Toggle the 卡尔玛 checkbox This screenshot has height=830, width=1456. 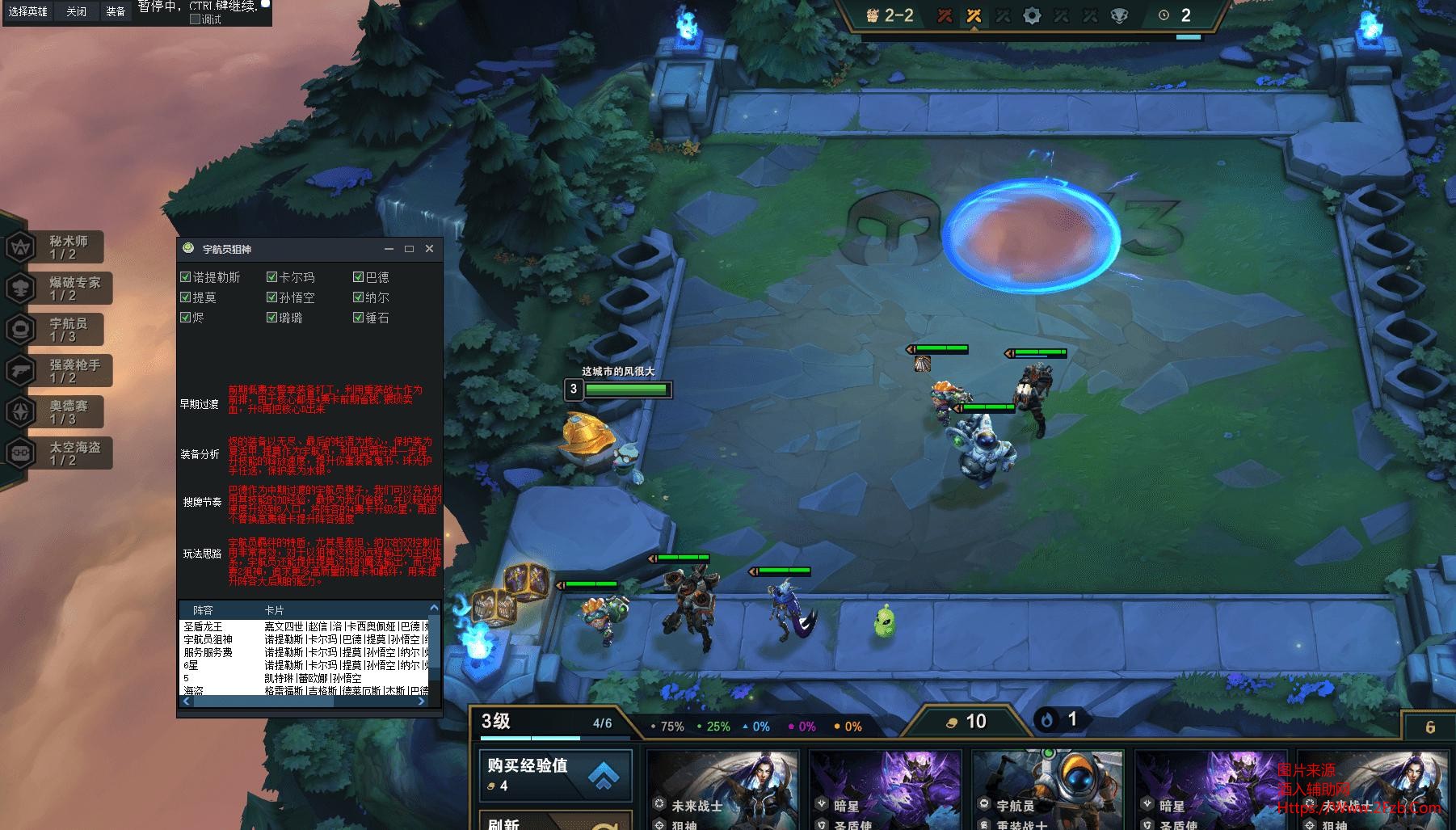(272, 277)
